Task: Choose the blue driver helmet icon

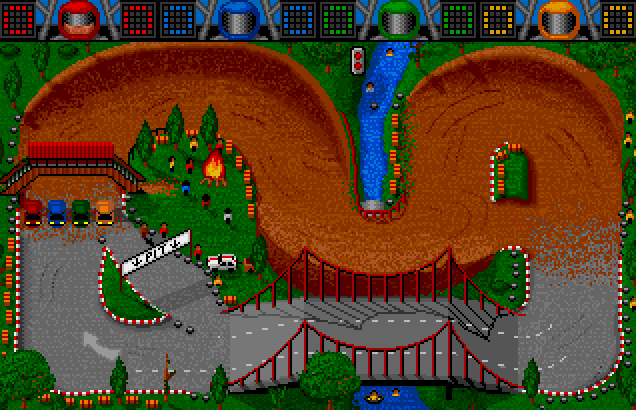Action: point(235,18)
